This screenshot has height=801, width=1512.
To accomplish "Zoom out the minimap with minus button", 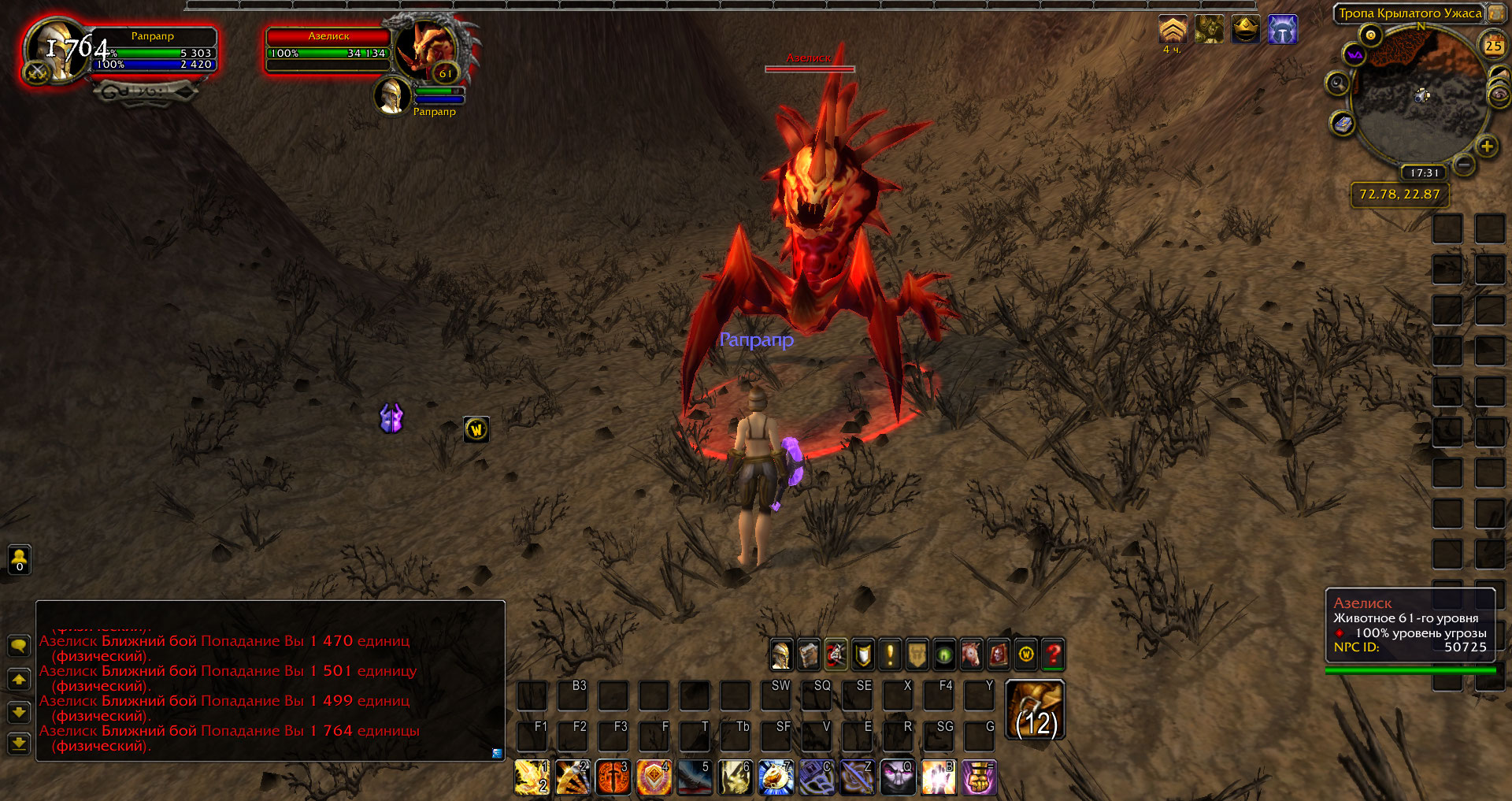I will 1464,165.
